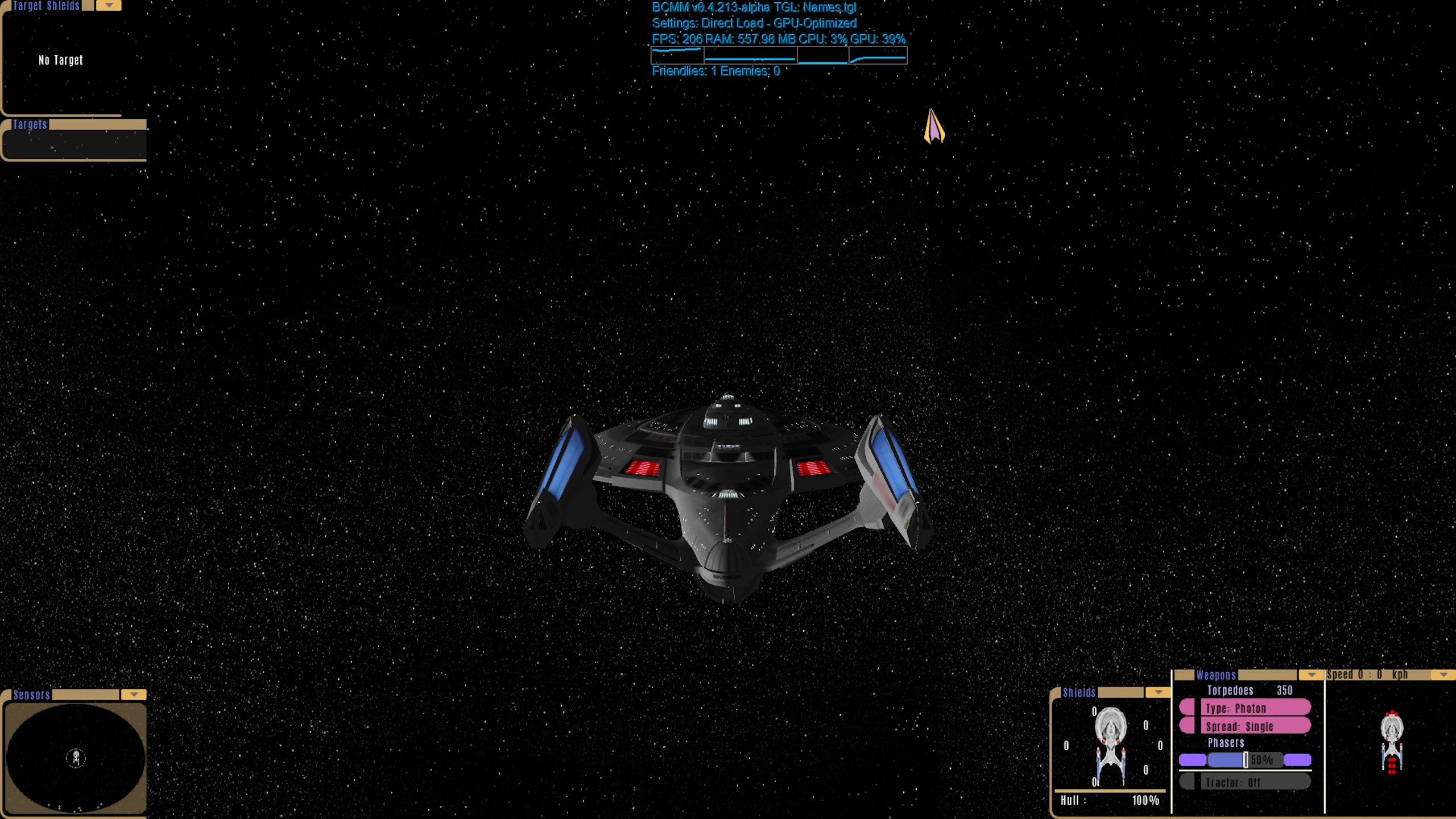This screenshot has width=1456, height=819.
Task: Click the Sensors radar display
Action: [x=76, y=758]
